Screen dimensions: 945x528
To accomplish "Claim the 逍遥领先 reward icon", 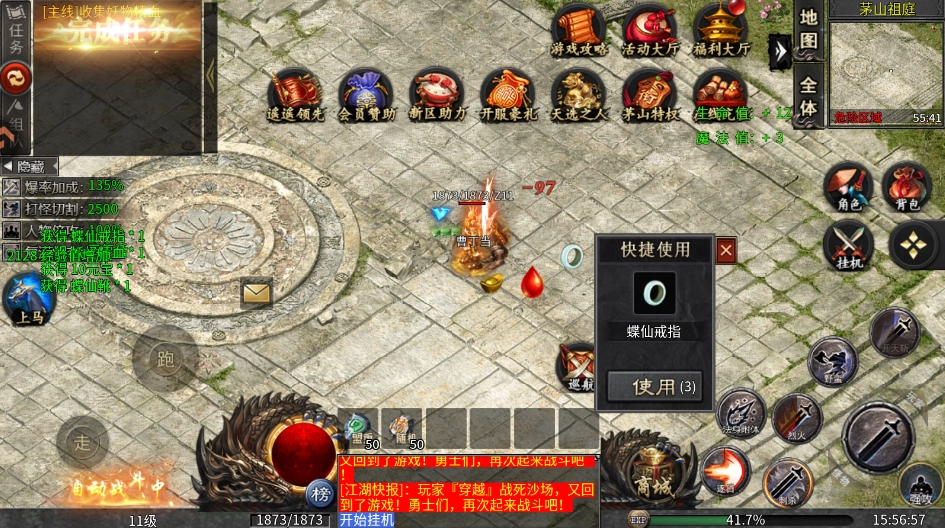I will 294,94.
